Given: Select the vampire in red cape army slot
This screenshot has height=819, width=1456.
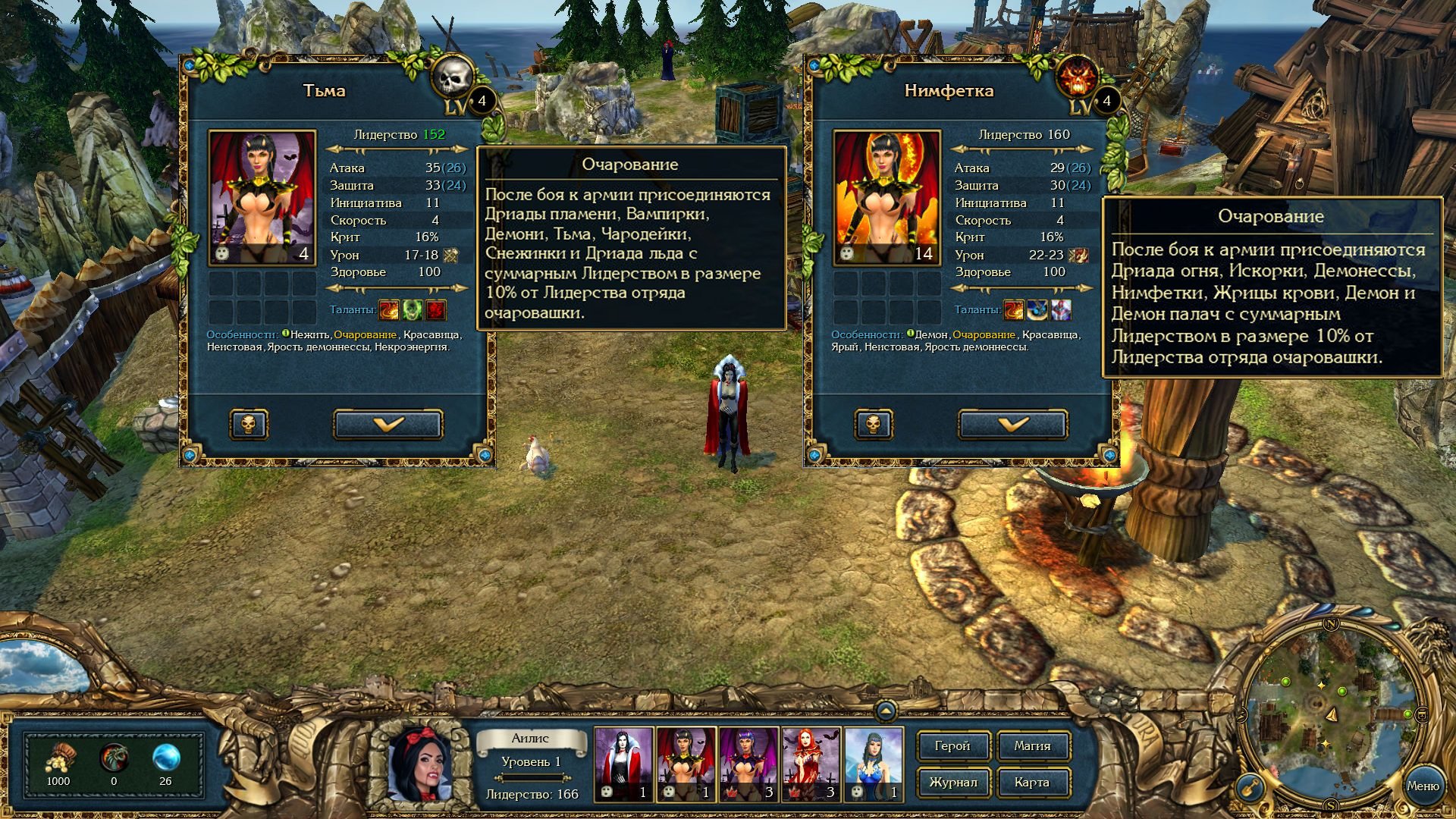Looking at the screenshot, I should pos(624,764).
